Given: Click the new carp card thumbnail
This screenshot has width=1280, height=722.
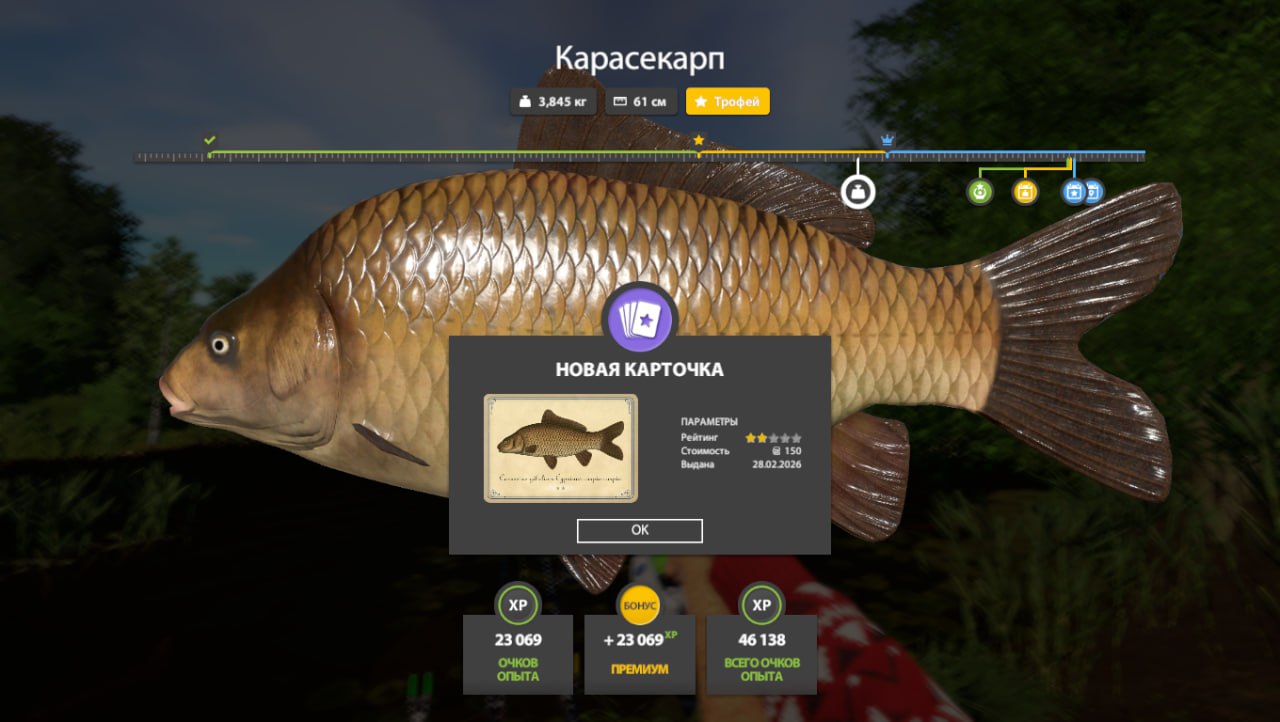Looking at the screenshot, I should point(560,448).
